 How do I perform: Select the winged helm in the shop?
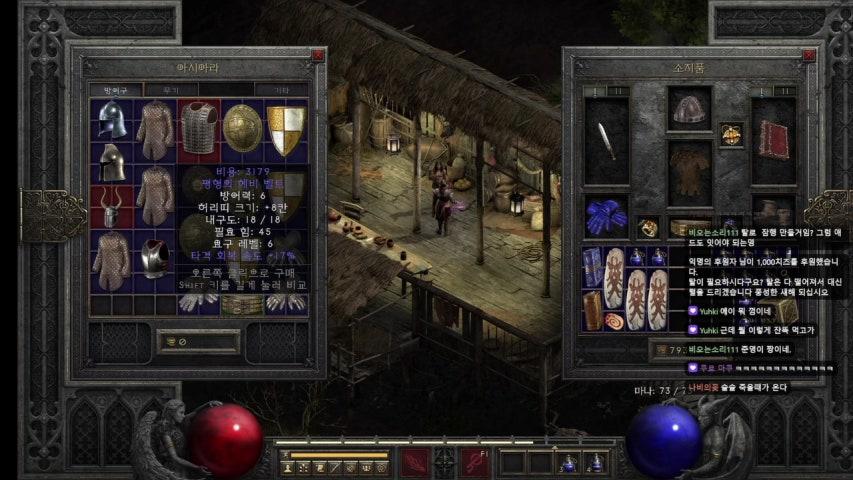110,120
